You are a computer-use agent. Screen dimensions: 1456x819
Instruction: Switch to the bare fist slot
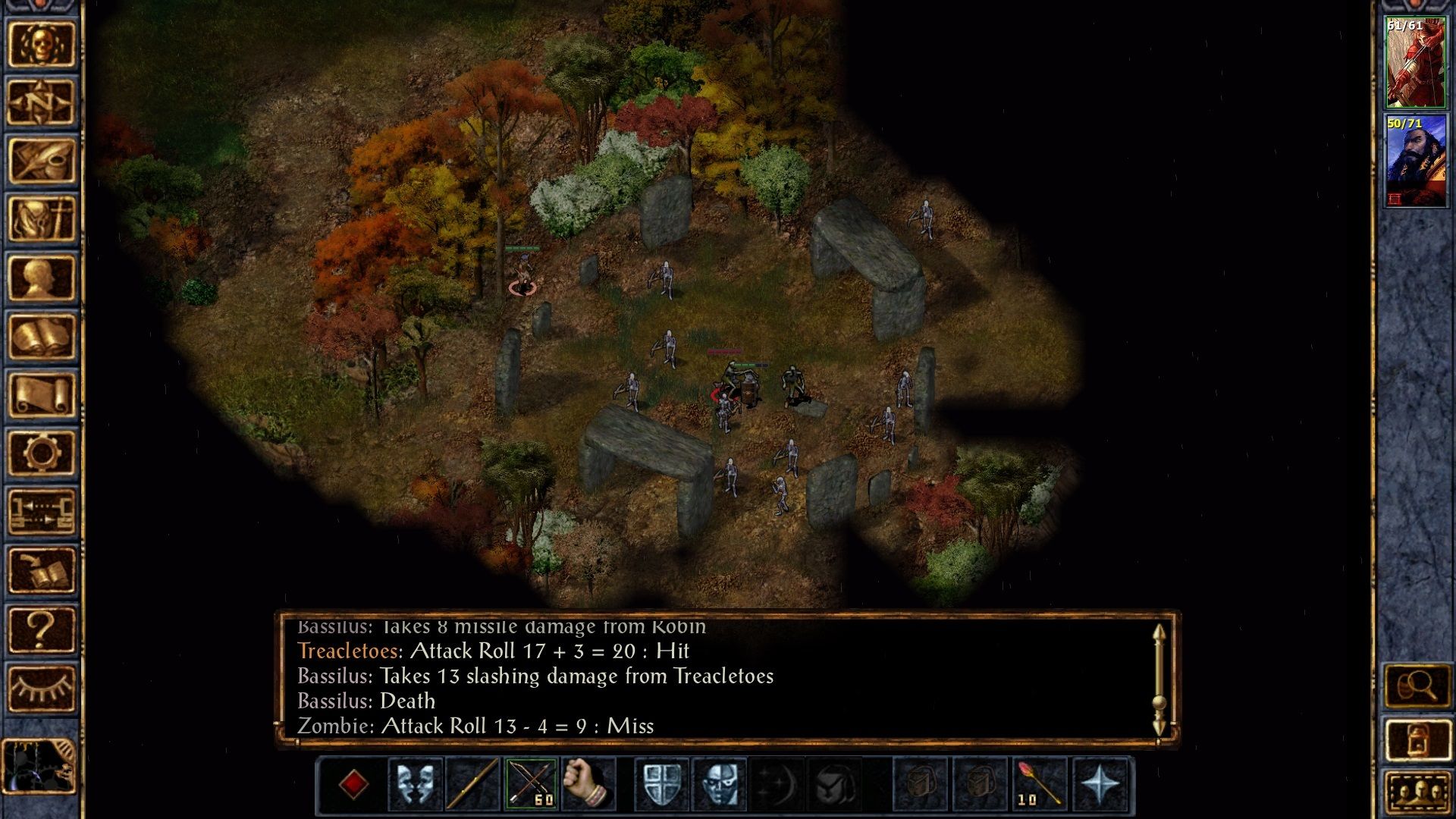[x=588, y=784]
